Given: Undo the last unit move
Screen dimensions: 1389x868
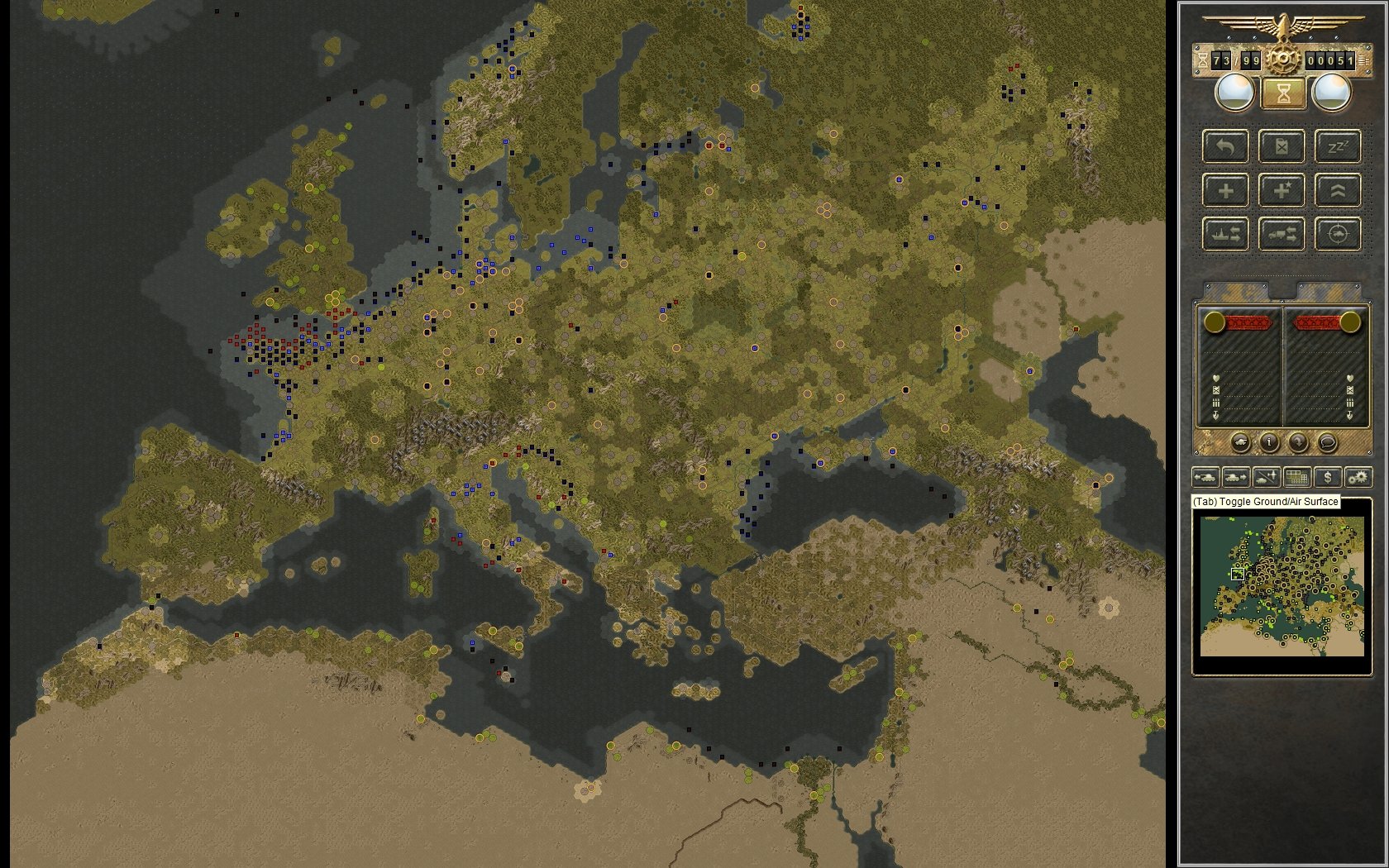Looking at the screenshot, I should [1224, 146].
